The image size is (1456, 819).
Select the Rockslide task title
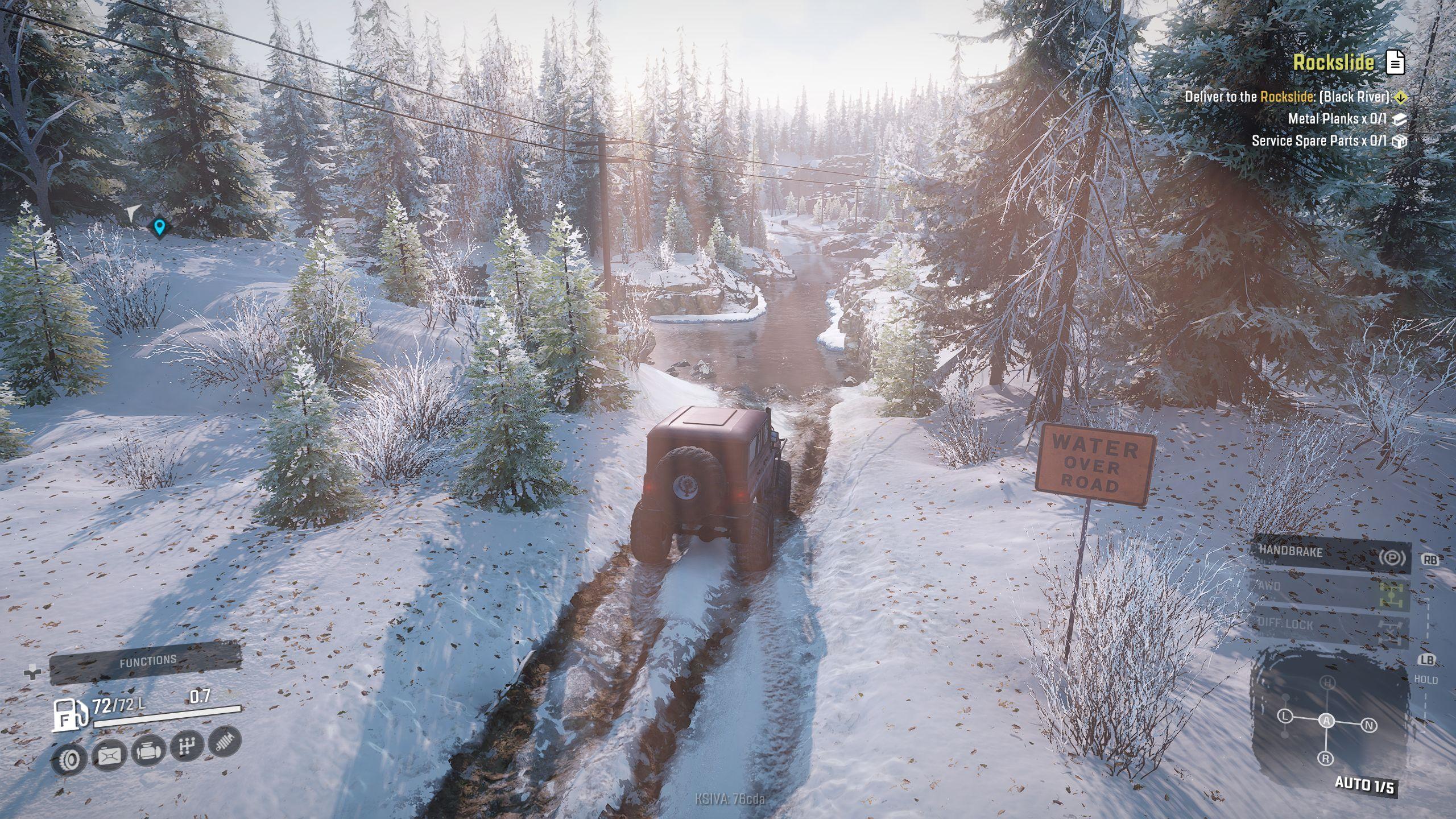(x=1333, y=62)
